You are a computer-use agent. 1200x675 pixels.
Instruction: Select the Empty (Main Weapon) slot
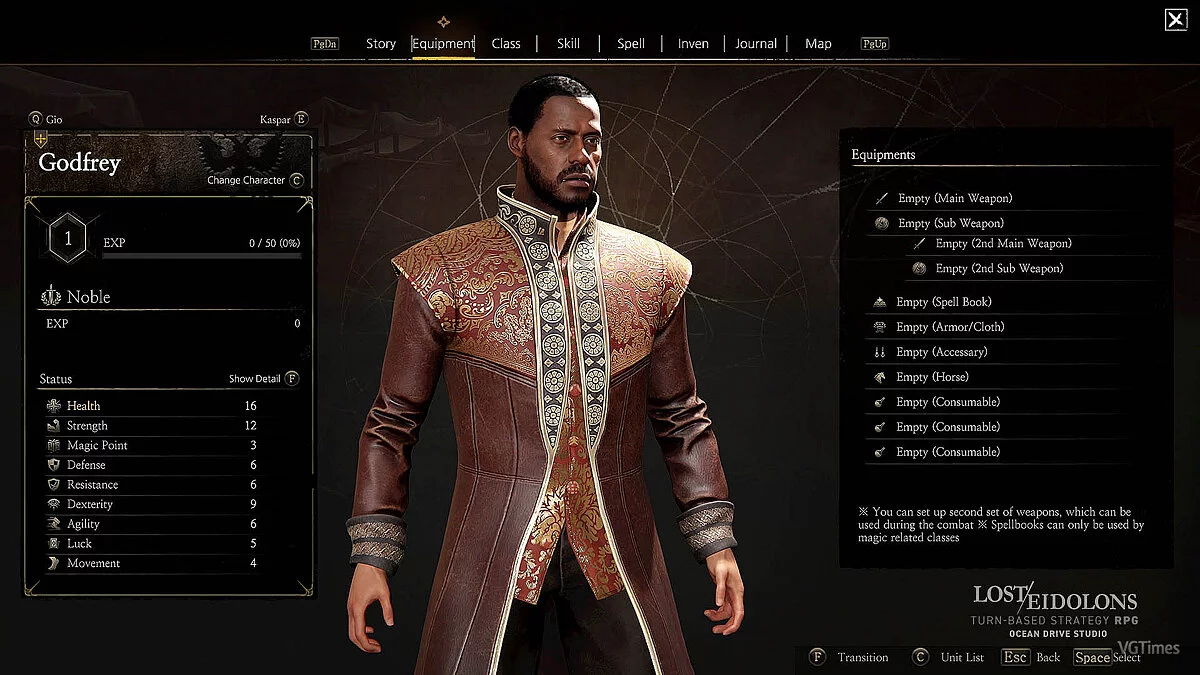(x=955, y=198)
